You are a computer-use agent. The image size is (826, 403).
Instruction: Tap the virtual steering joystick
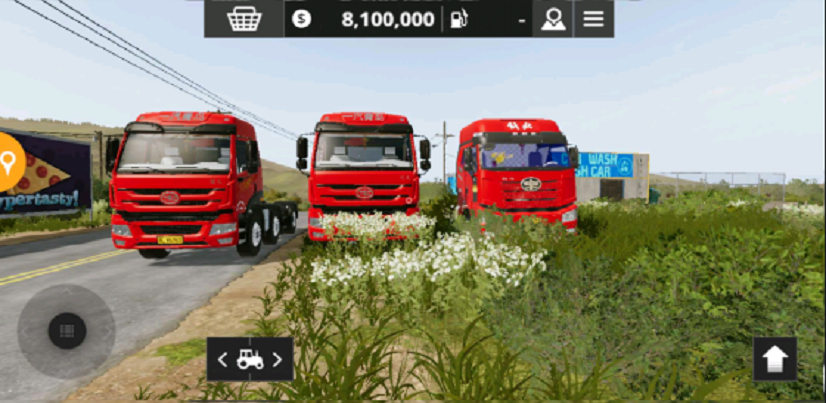[x=66, y=331]
